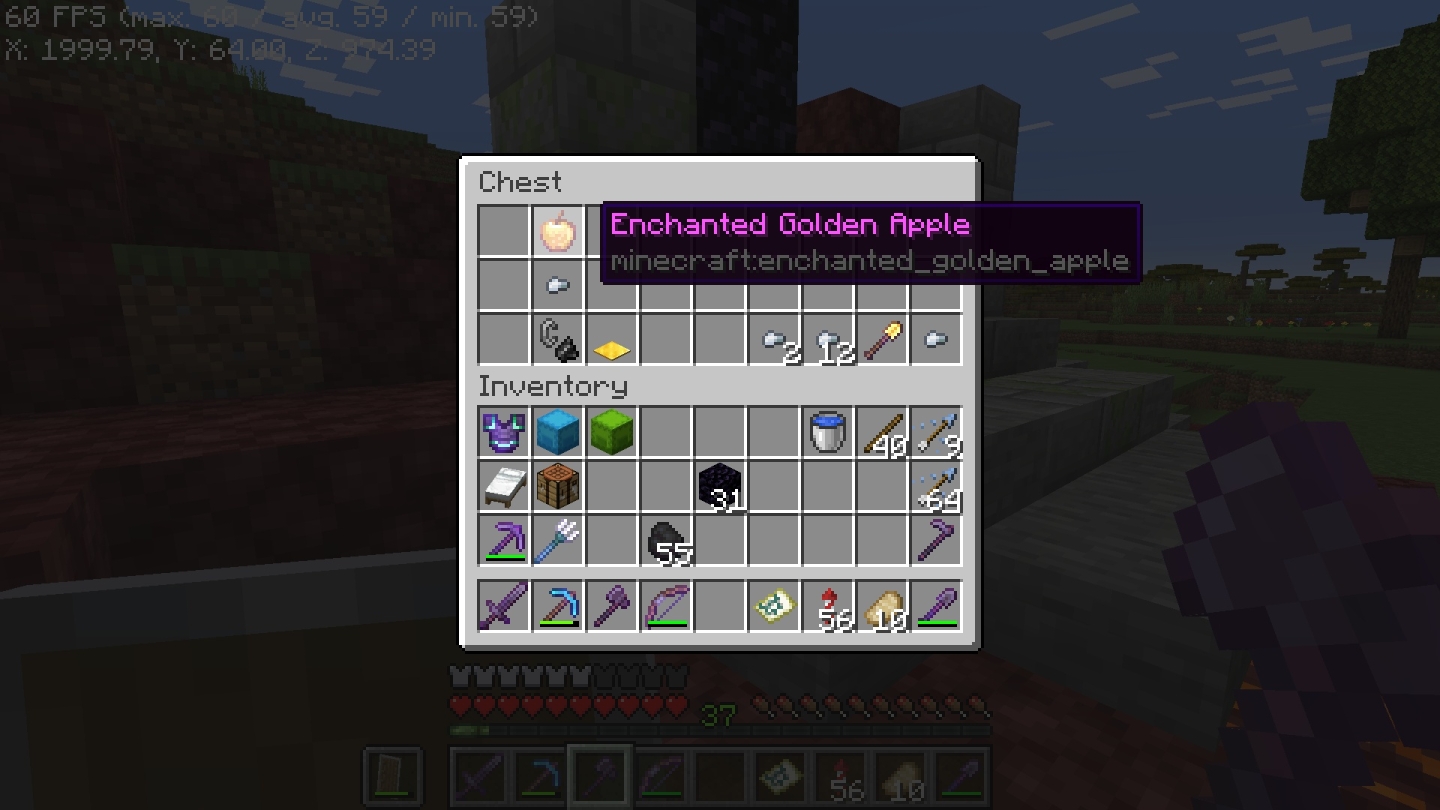Select the enchanted netherite chestplate
Viewport: 1440px width, 810px height.
coord(503,432)
